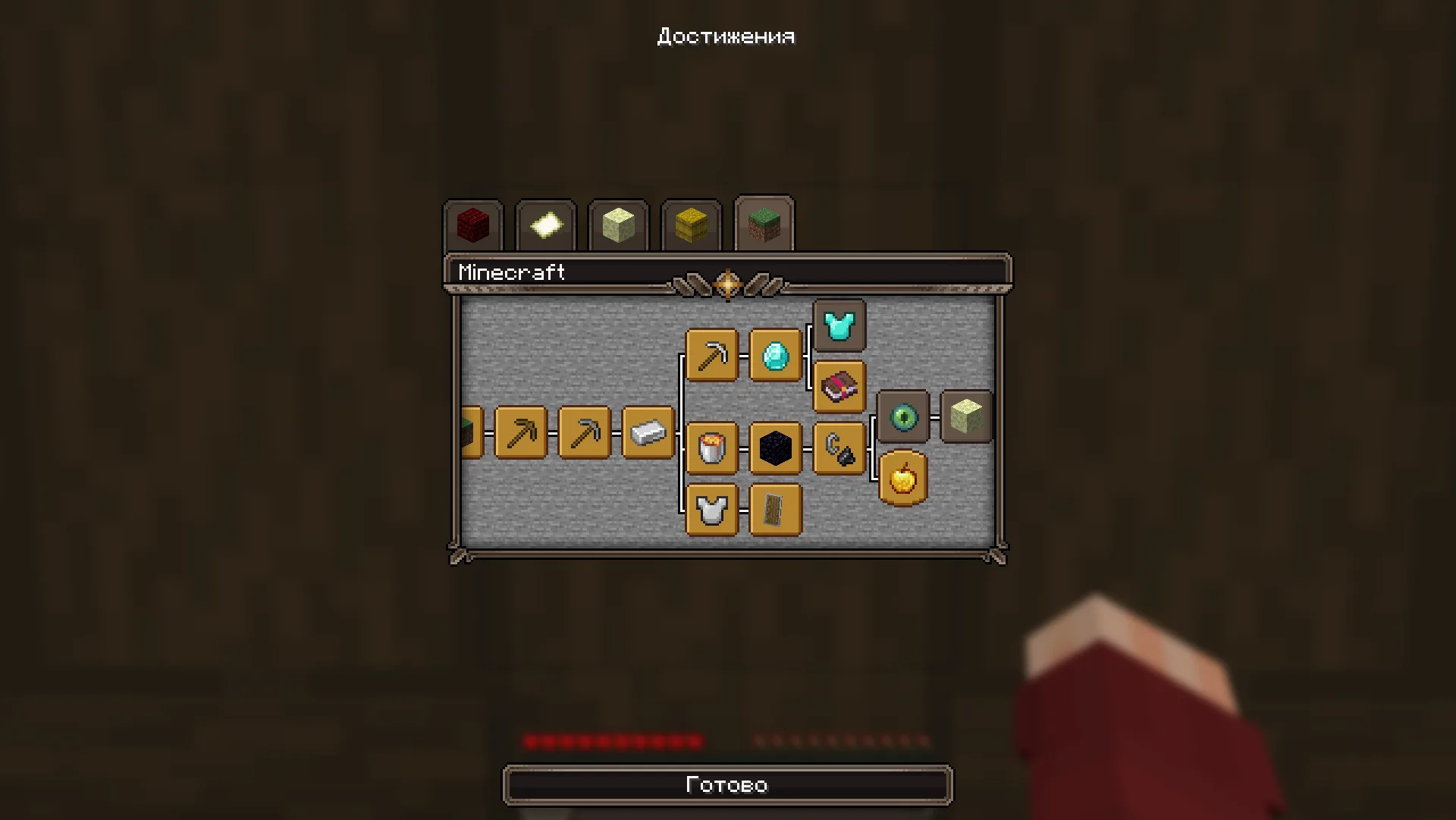The height and width of the screenshot is (820, 1456).
Task: Select the stone pickaxe advancement icon
Action: point(584,432)
